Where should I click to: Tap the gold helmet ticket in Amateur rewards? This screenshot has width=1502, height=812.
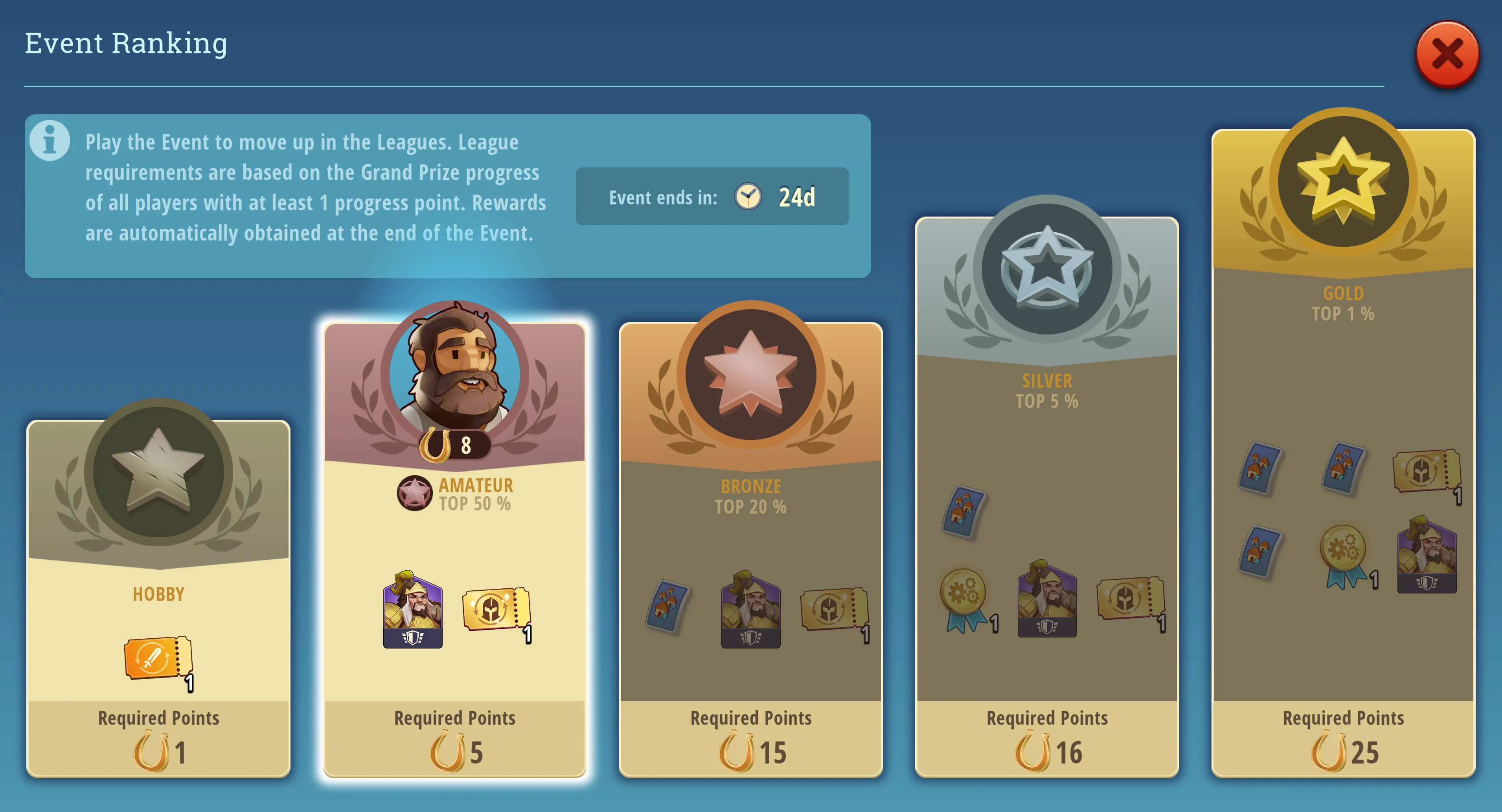coord(496,610)
